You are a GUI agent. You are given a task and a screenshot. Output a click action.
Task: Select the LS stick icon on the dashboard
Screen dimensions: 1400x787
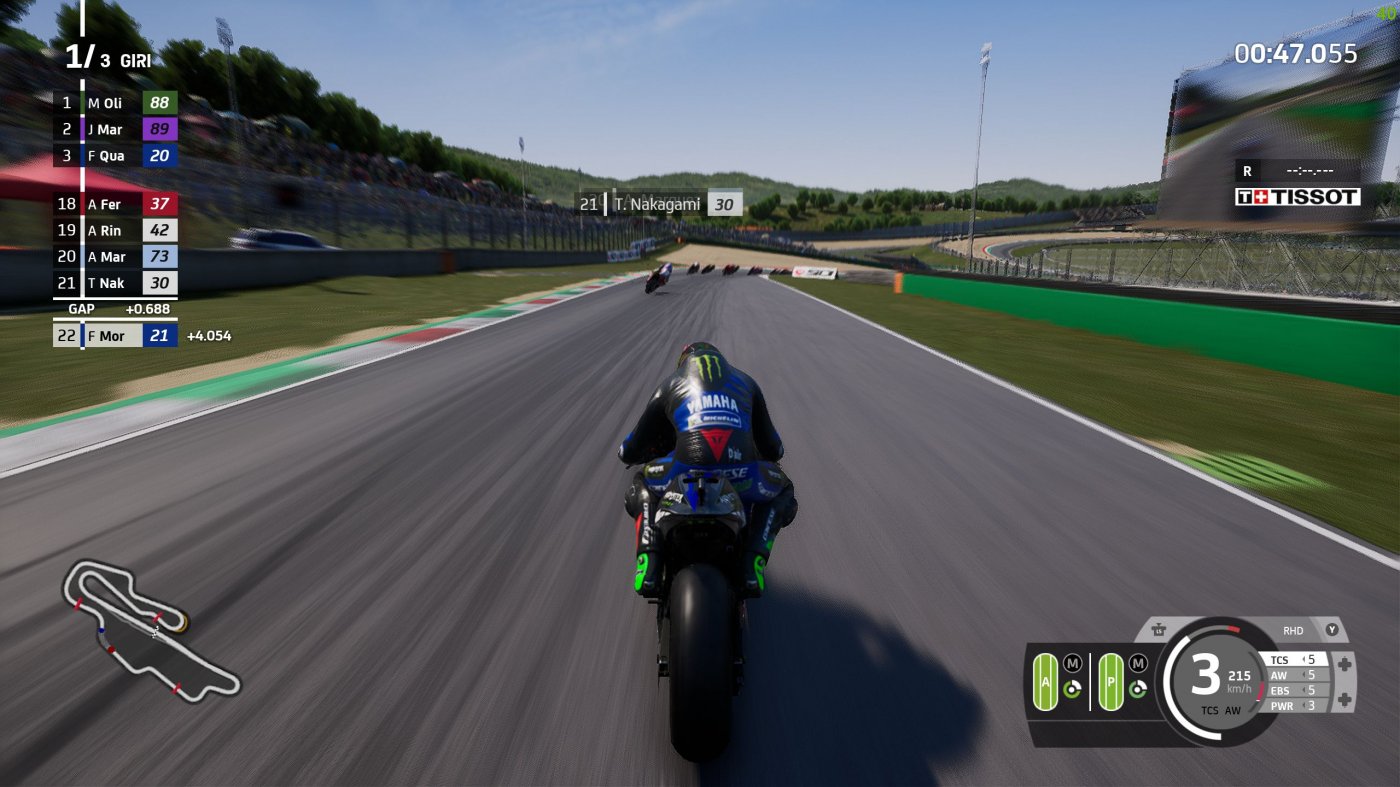coord(1160,628)
